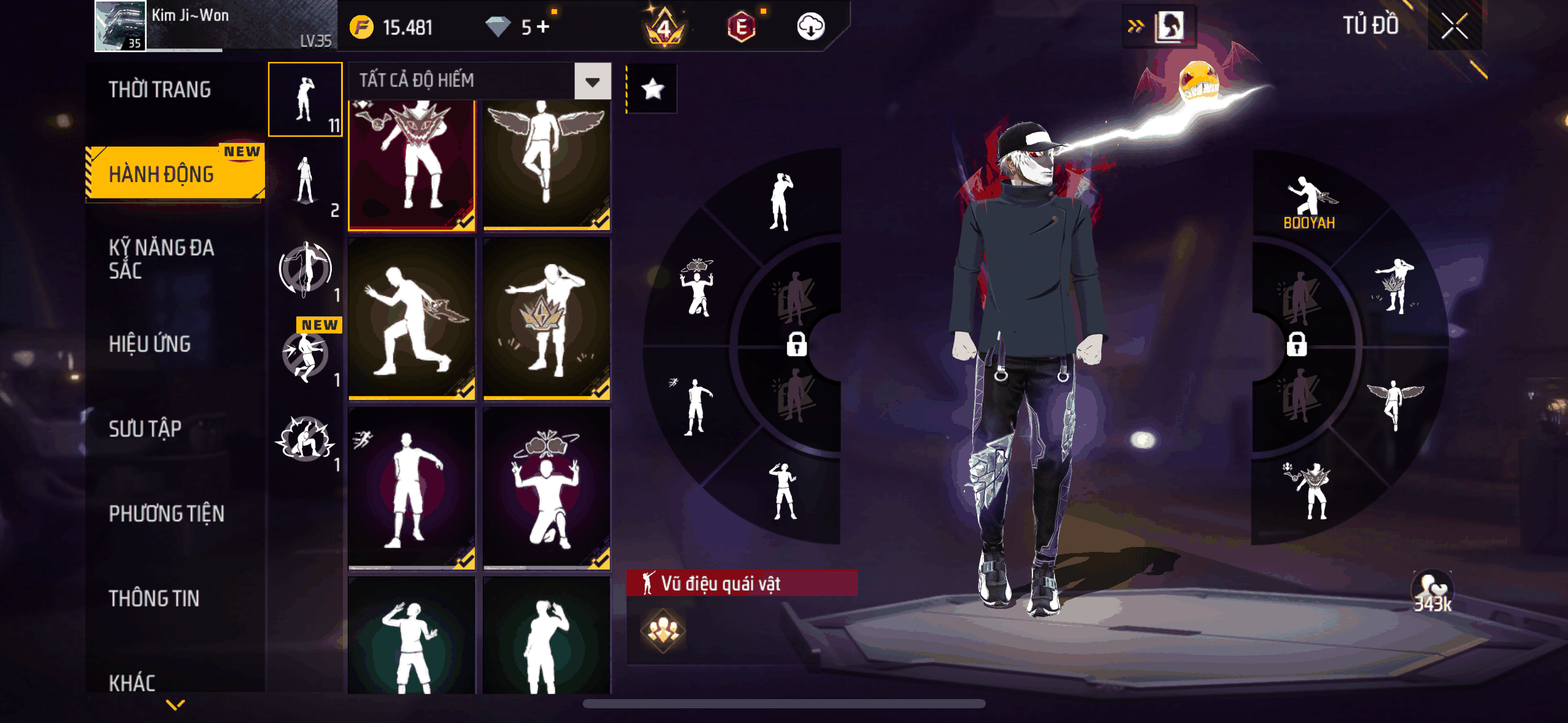Toggle the star favorites filter
Image resolution: width=1568 pixels, height=723 pixels.
click(x=652, y=90)
